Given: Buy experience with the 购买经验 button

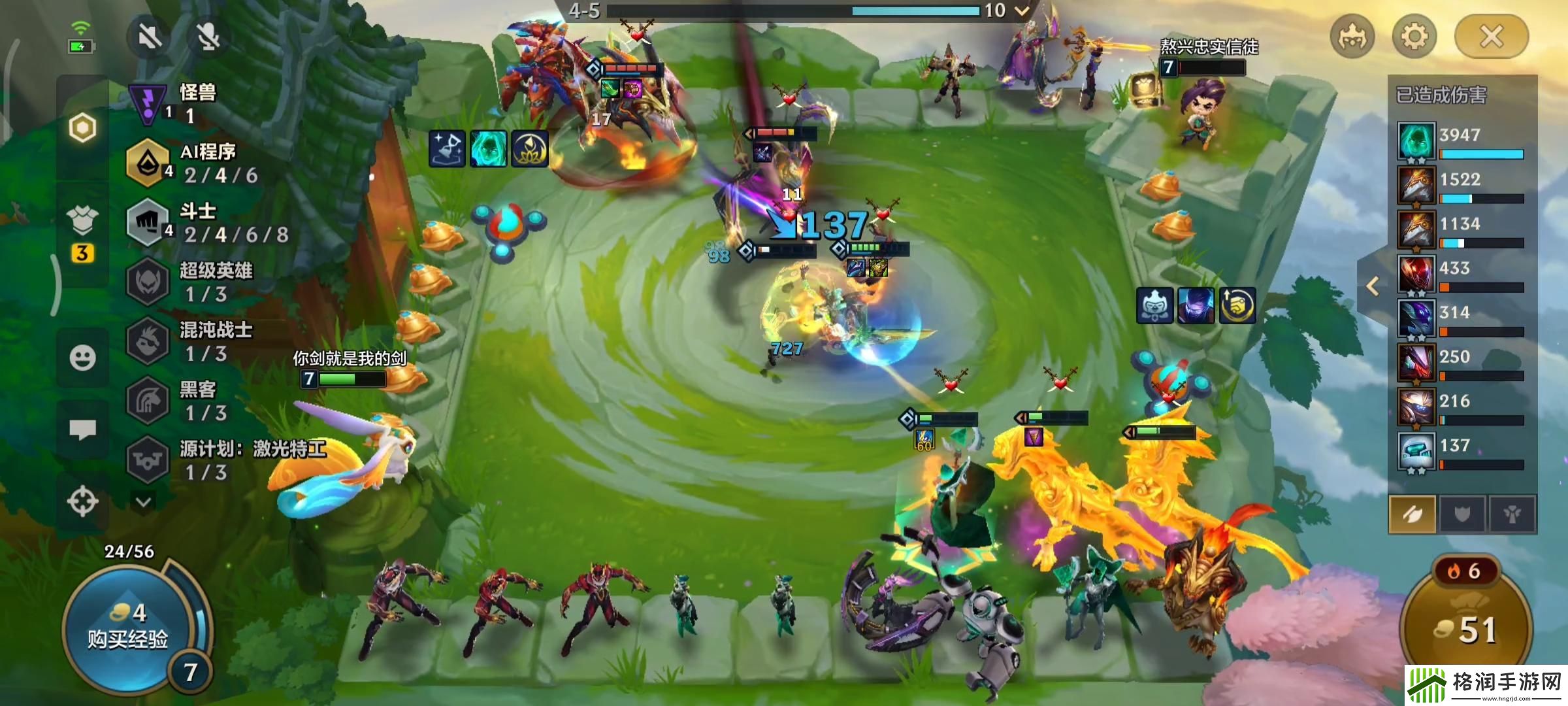Looking at the screenshot, I should tap(128, 629).
